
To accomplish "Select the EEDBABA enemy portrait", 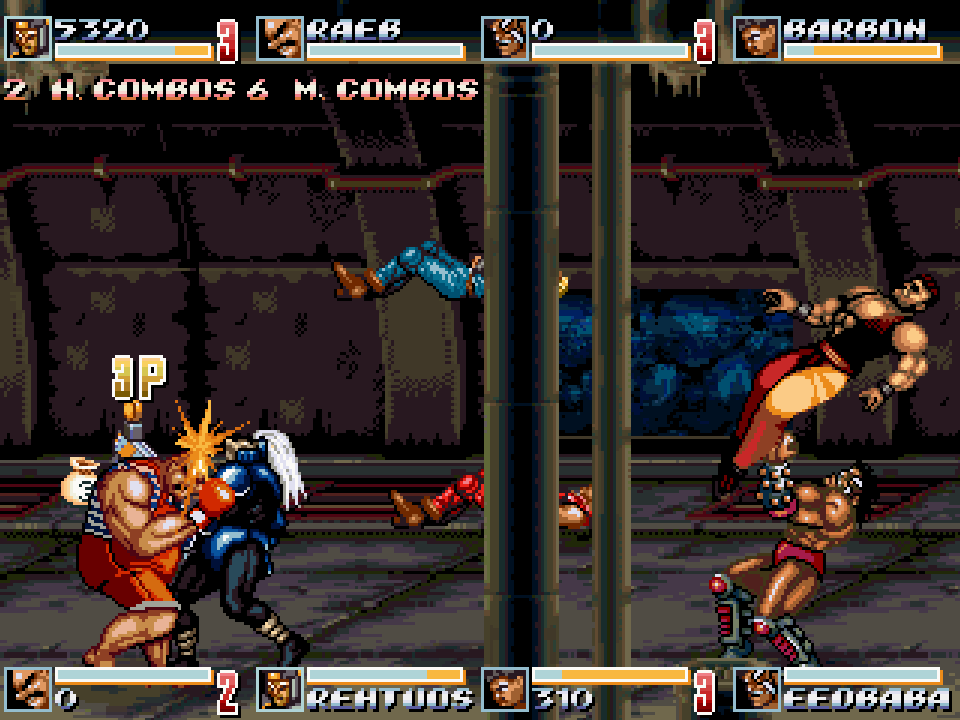I will pyautogui.click(x=757, y=689).
